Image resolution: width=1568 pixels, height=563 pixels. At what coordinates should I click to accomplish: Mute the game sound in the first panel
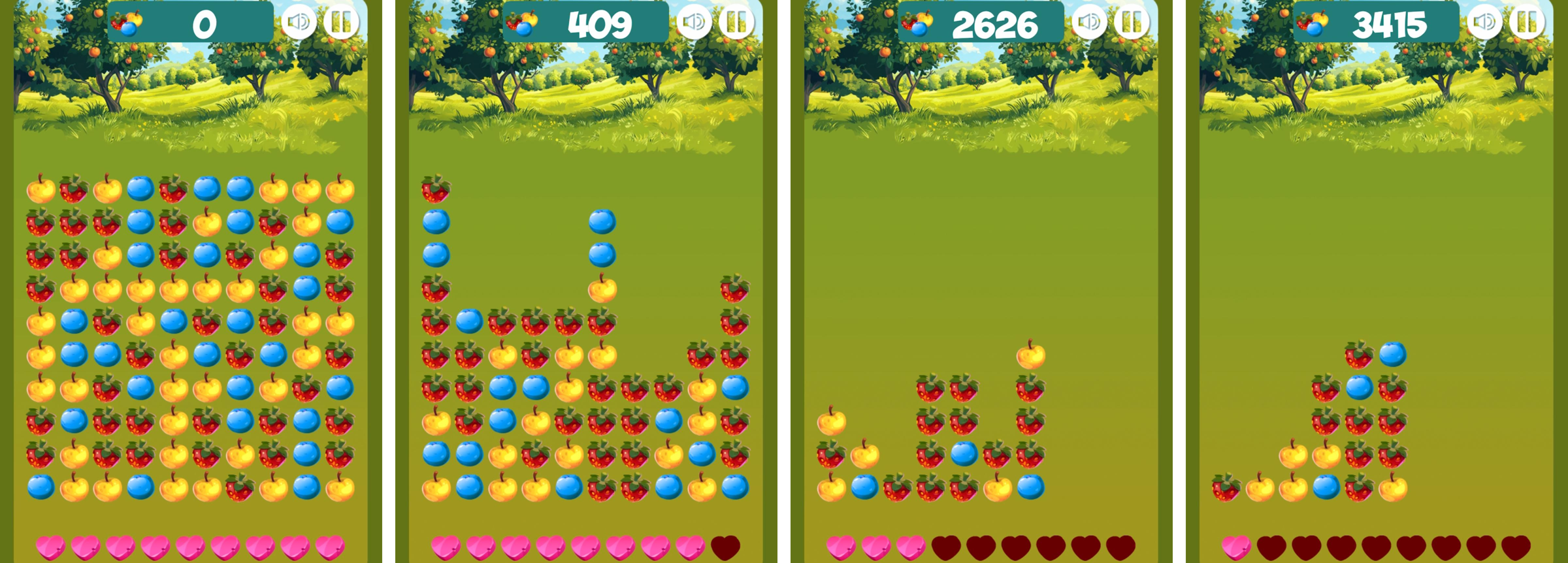299,23
